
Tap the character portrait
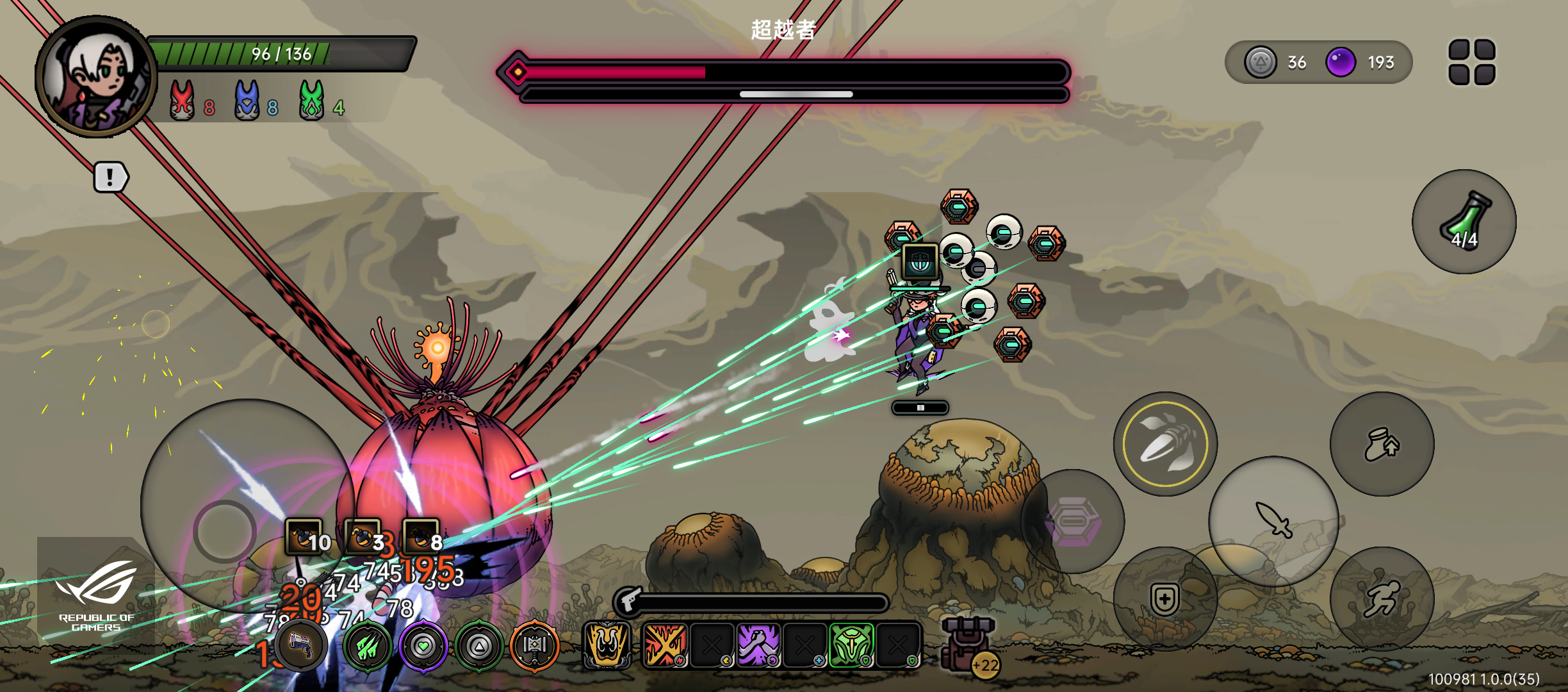tap(96, 77)
